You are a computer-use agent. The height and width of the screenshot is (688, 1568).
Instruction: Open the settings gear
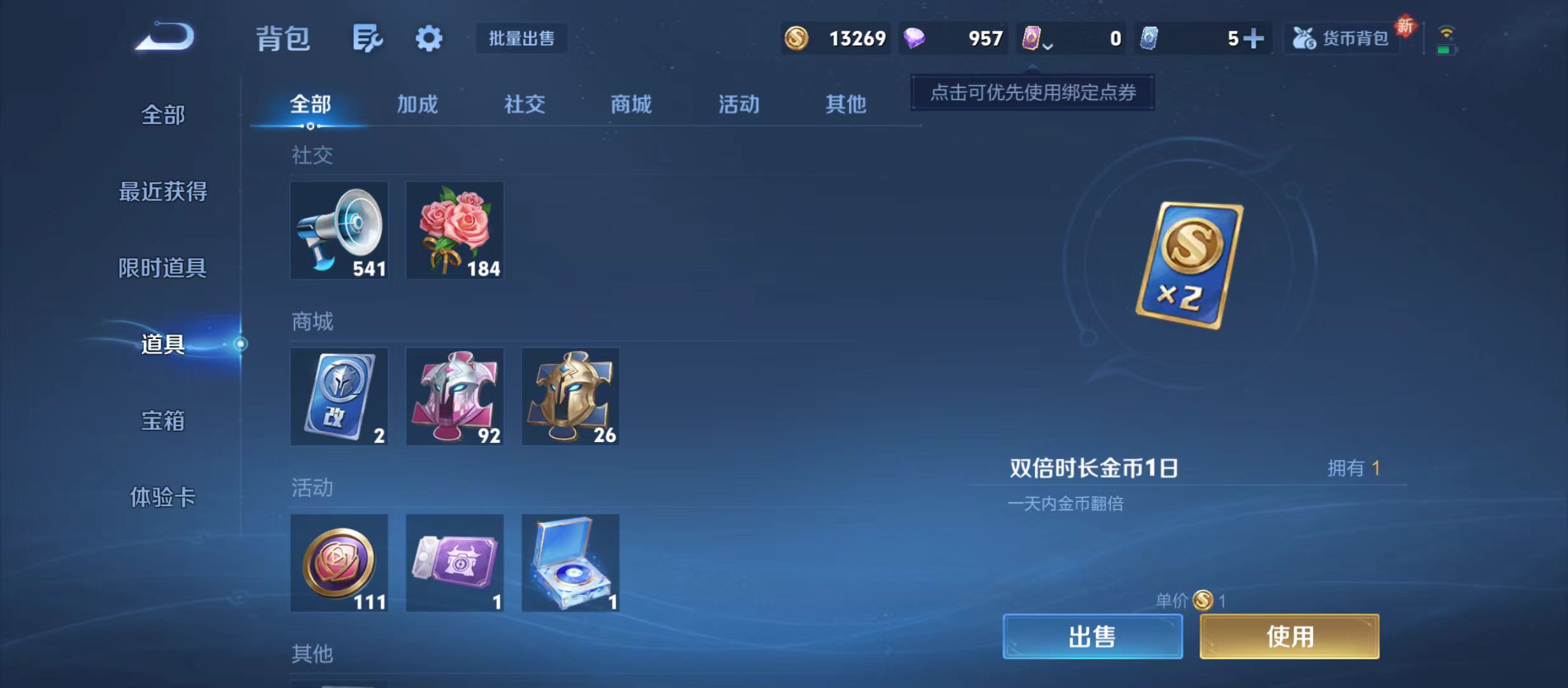pyautogui.click(x=428, y=38)
